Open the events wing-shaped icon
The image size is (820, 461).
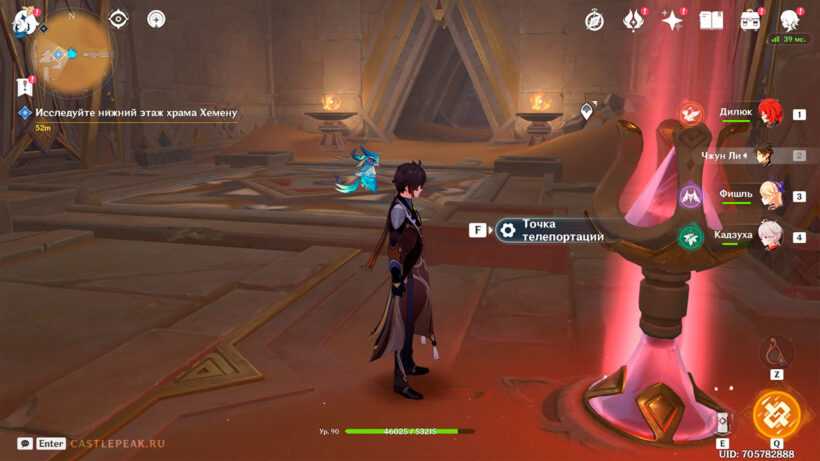pyautogui.click(x=633, y=20)
